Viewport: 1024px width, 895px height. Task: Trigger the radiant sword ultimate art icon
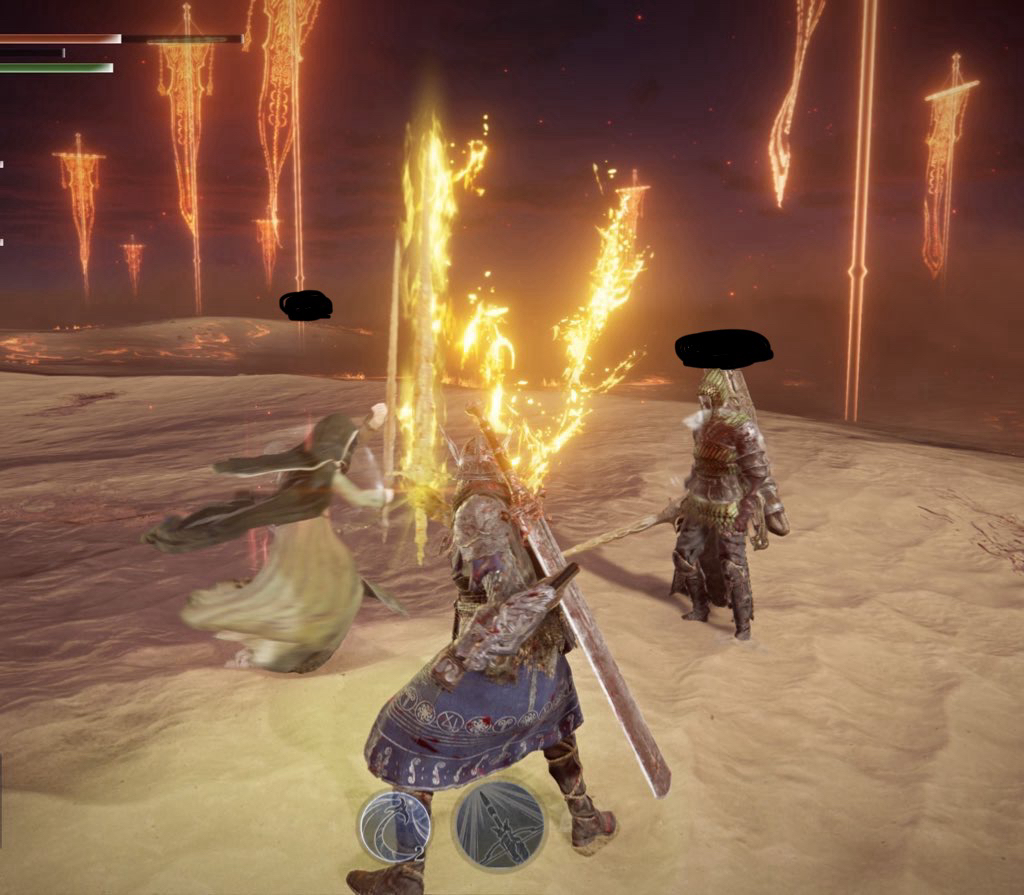[x=500, y=825]
